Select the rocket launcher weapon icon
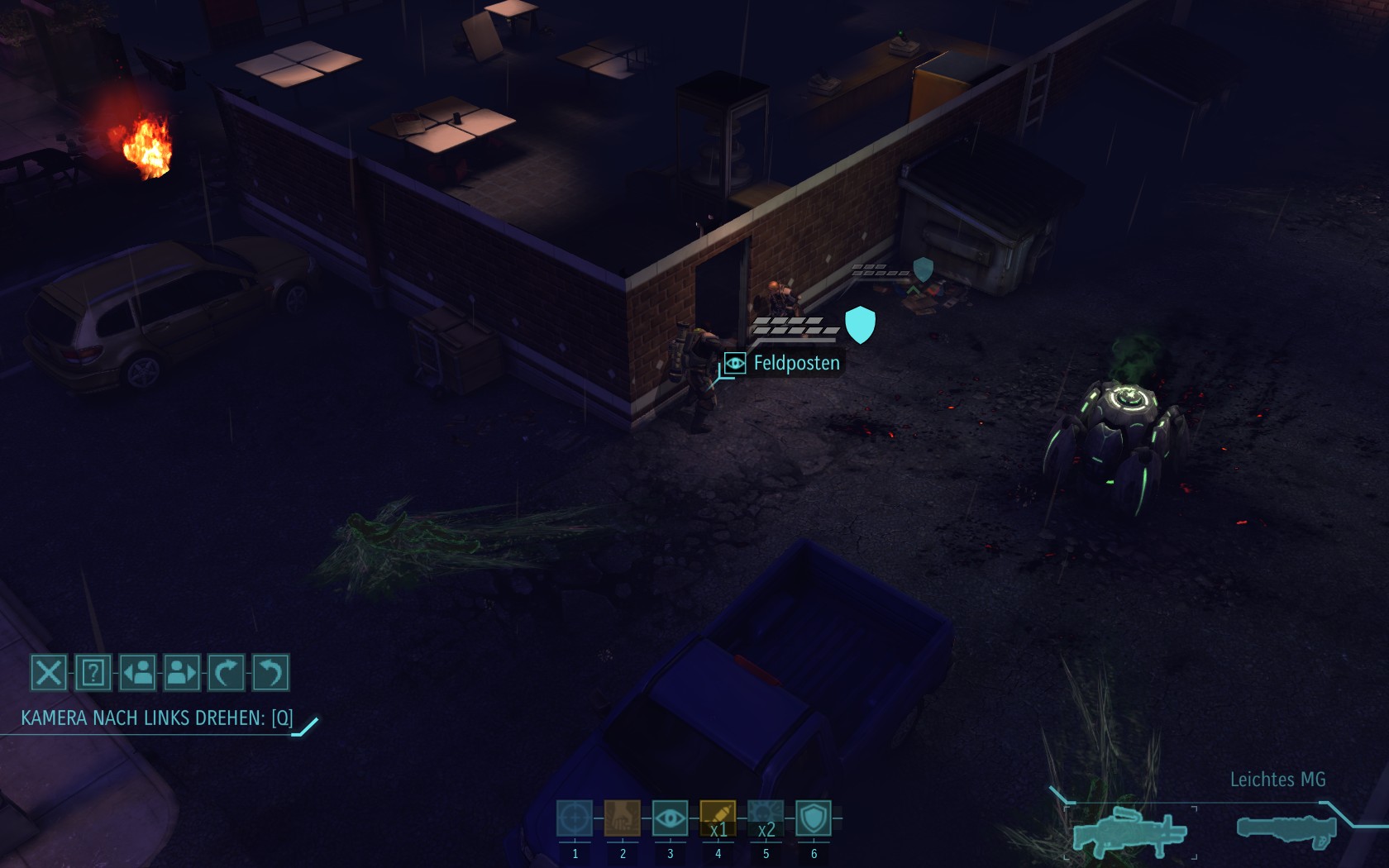Viewport: 1389px width, 868px height. [x=1286, y=829]
